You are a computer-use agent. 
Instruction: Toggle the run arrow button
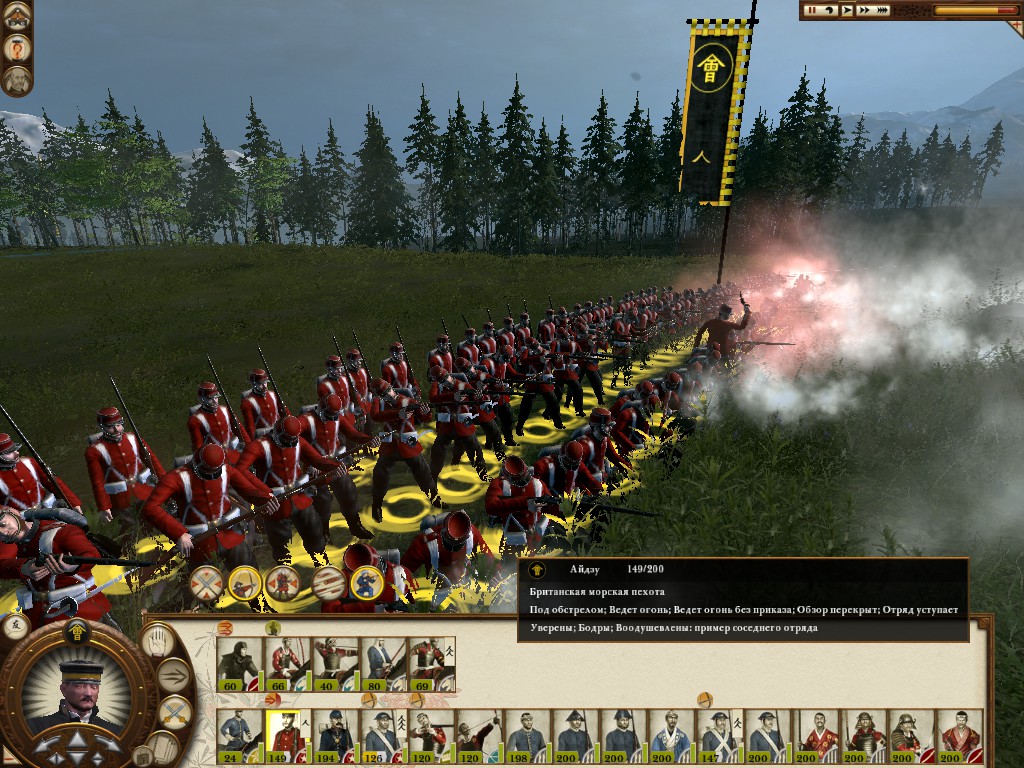(174, 676)
